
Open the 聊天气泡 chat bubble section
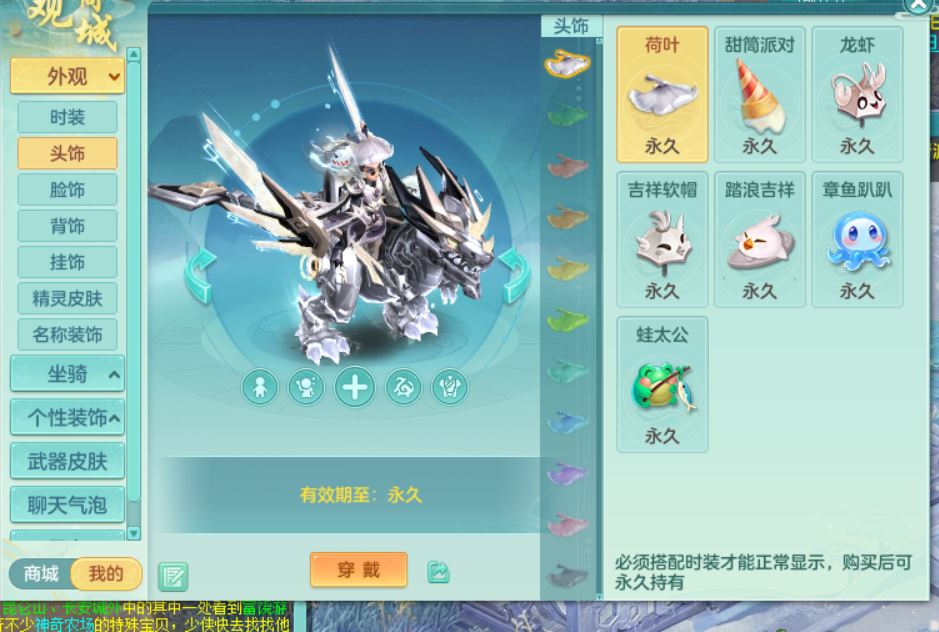click(x=67, y=504)
